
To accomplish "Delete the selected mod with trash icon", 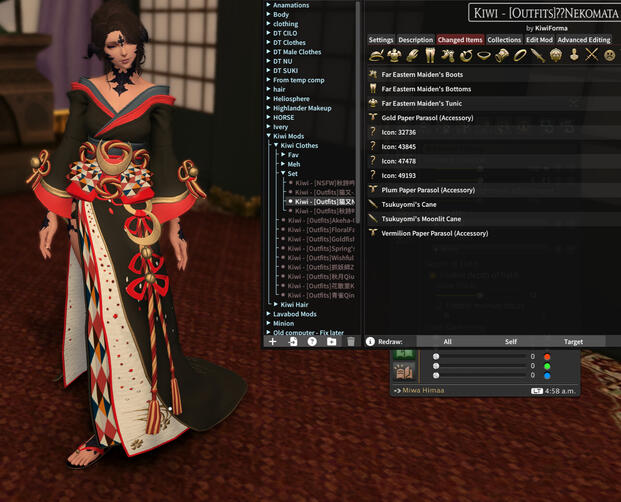I will [351, 342].
